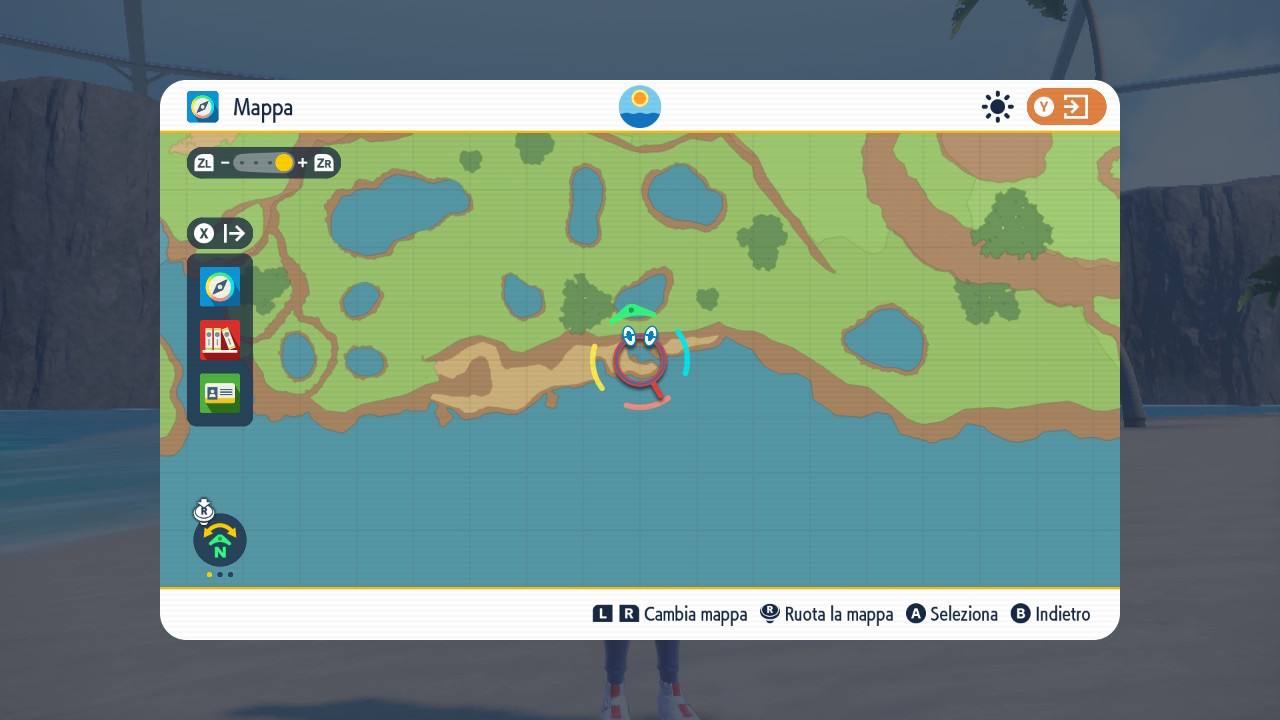Click the ZL zoom-out toggle button
The width and height of the screenshot is (1280, 720).
tap(203, 162)
